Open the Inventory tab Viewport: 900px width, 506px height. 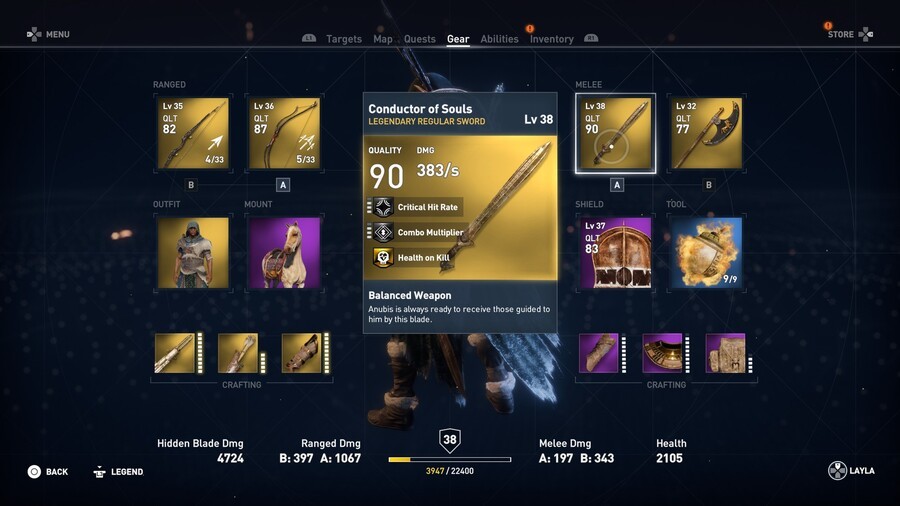click(x=552, y=39)
